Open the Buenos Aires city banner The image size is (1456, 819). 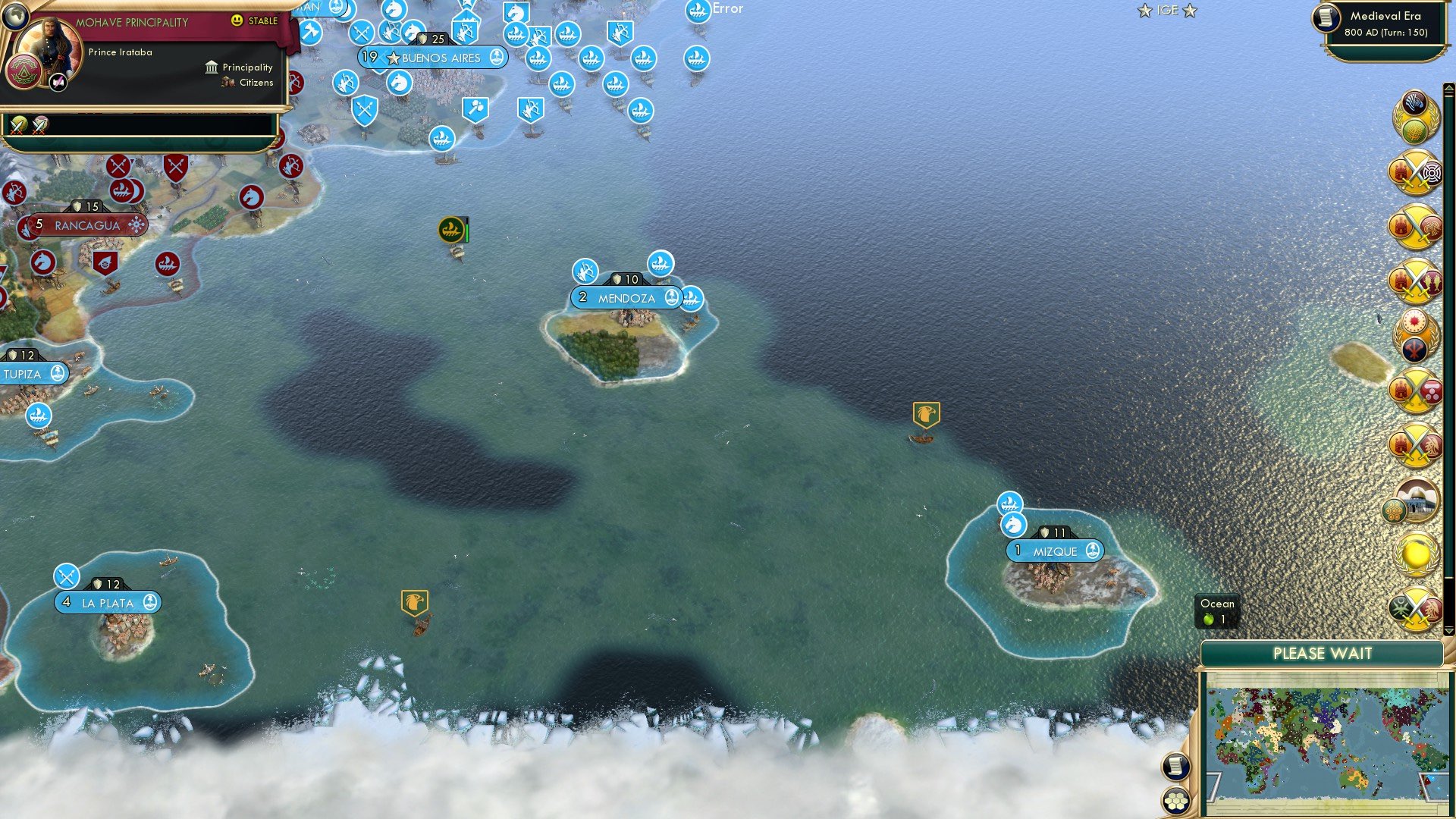[x=435, y=58]
